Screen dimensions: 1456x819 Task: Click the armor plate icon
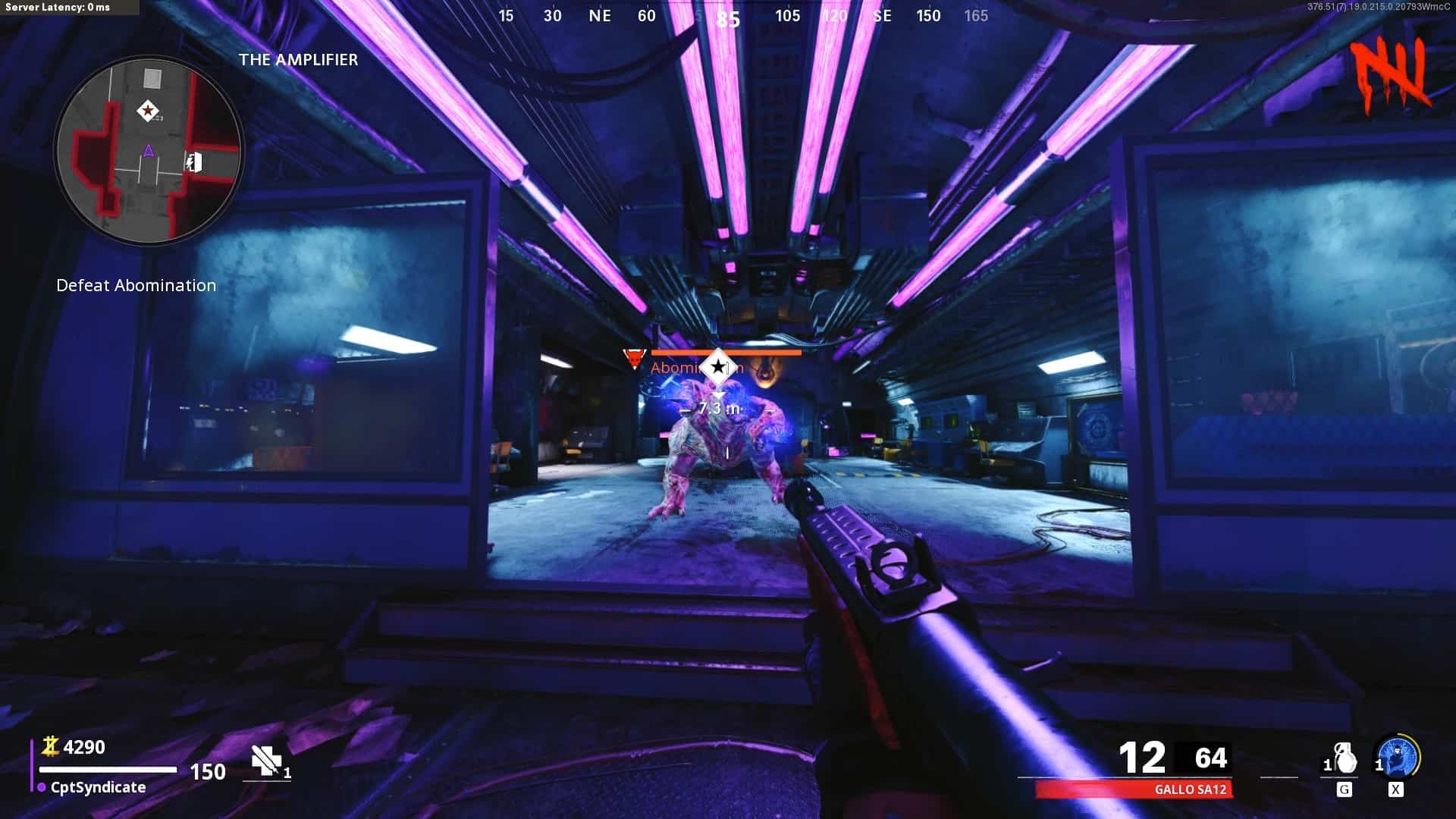pos(267,760)
